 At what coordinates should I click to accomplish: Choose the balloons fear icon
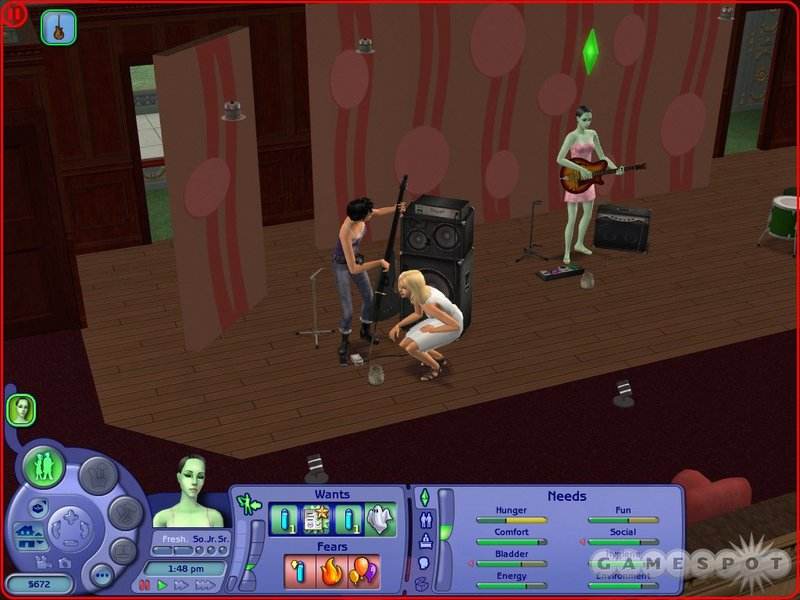(361, 571)
